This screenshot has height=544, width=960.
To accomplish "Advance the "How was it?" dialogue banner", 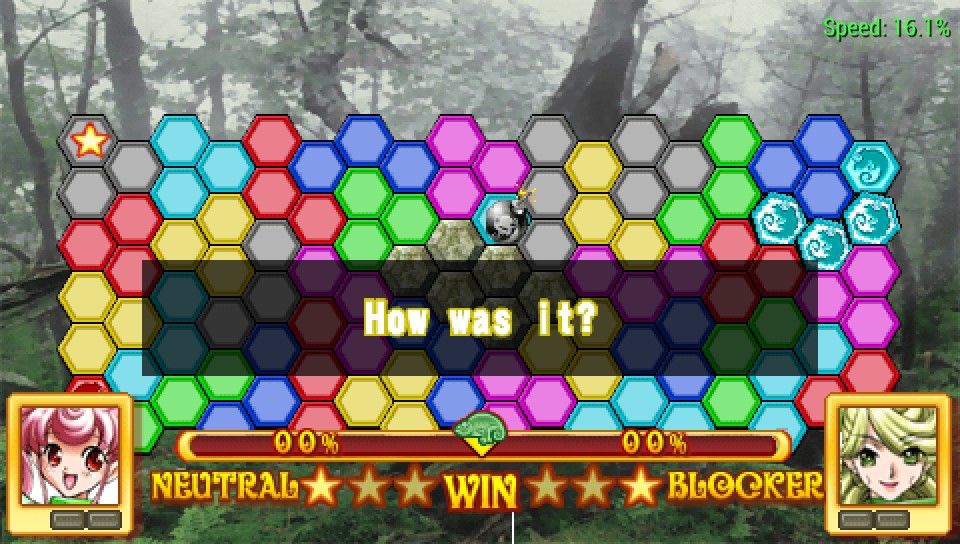I will [x=480, y=319].
